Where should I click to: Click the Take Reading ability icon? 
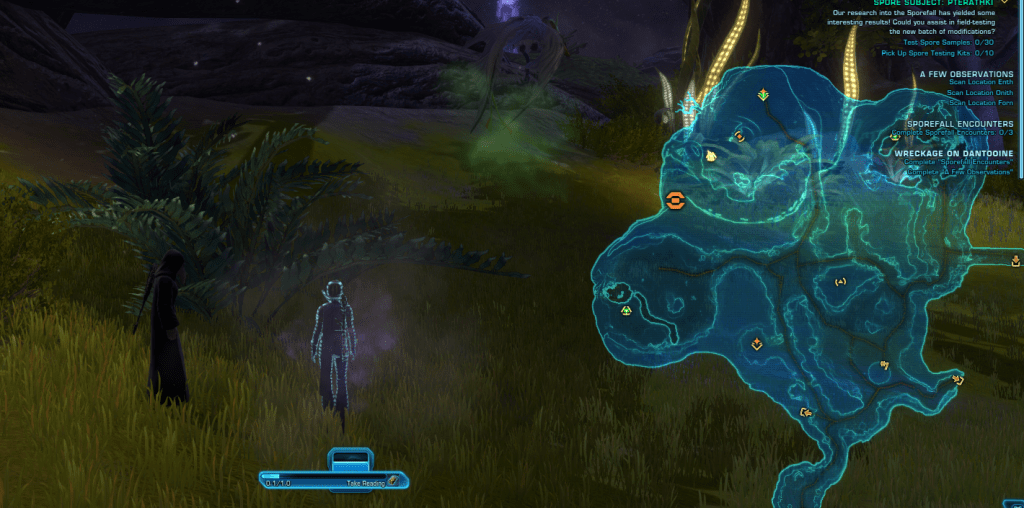[x=393, y=481]
